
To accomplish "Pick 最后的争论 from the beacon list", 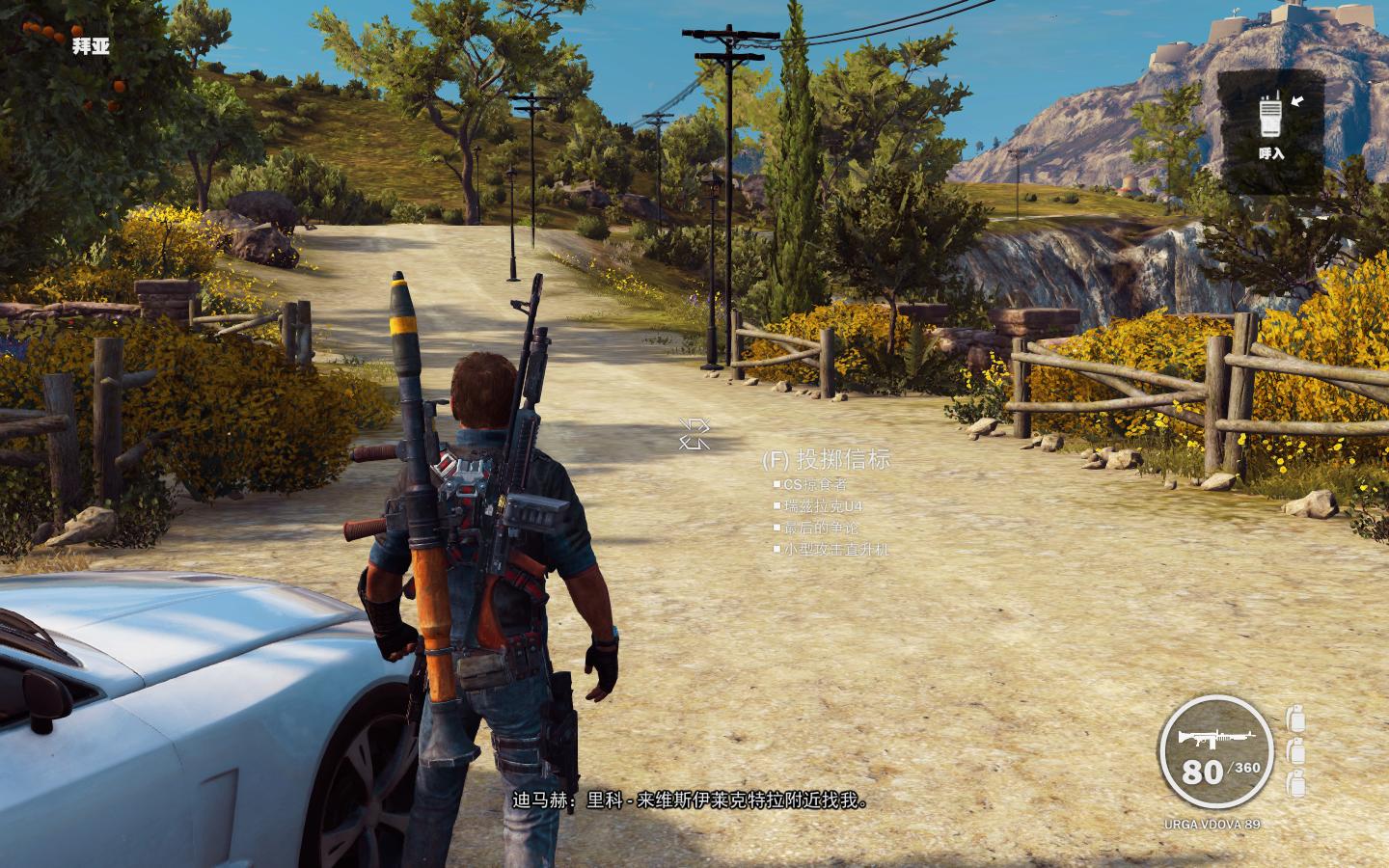I will point(821,528).
